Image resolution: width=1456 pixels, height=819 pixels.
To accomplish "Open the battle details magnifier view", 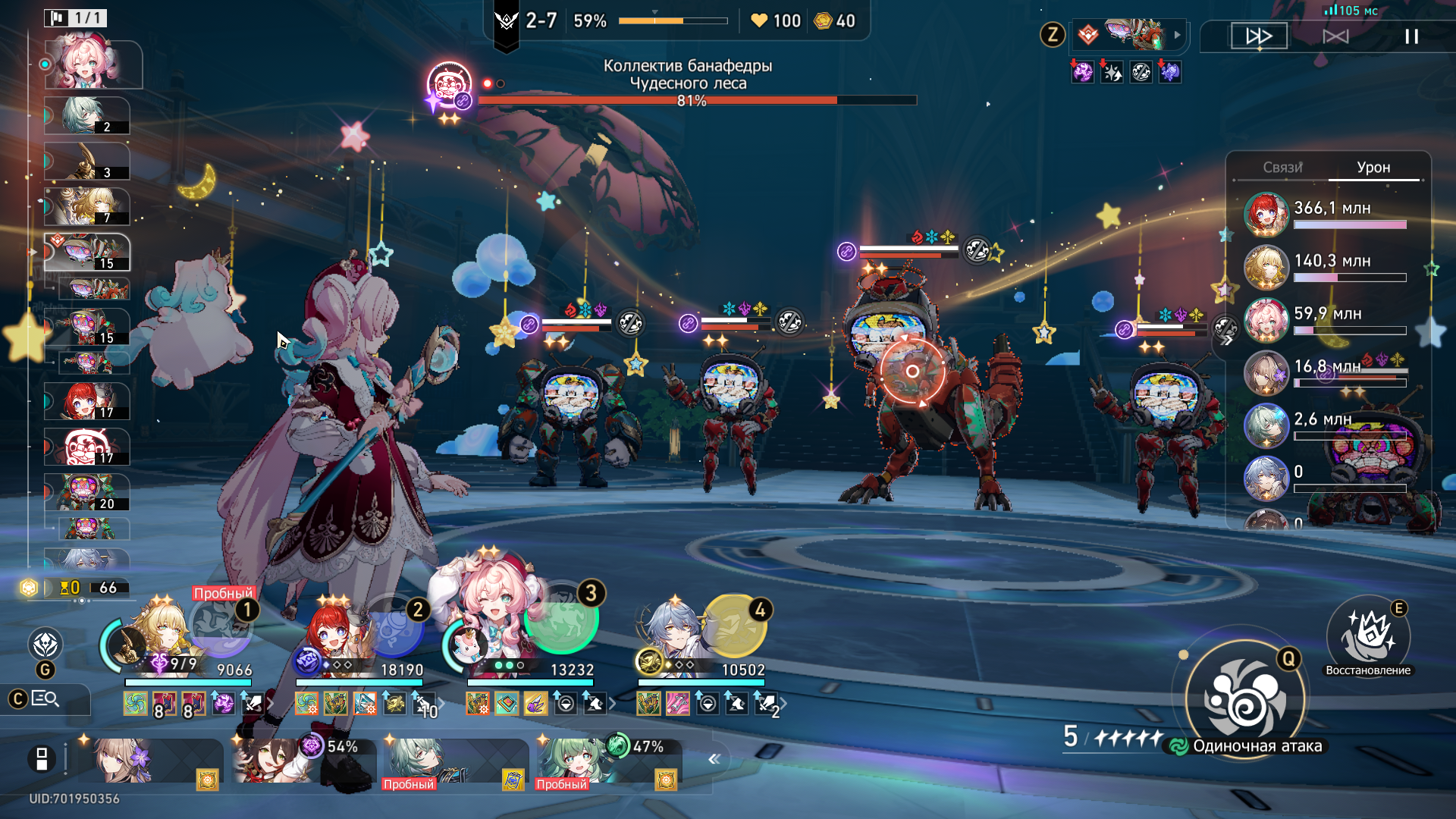I will click(45, 698).
